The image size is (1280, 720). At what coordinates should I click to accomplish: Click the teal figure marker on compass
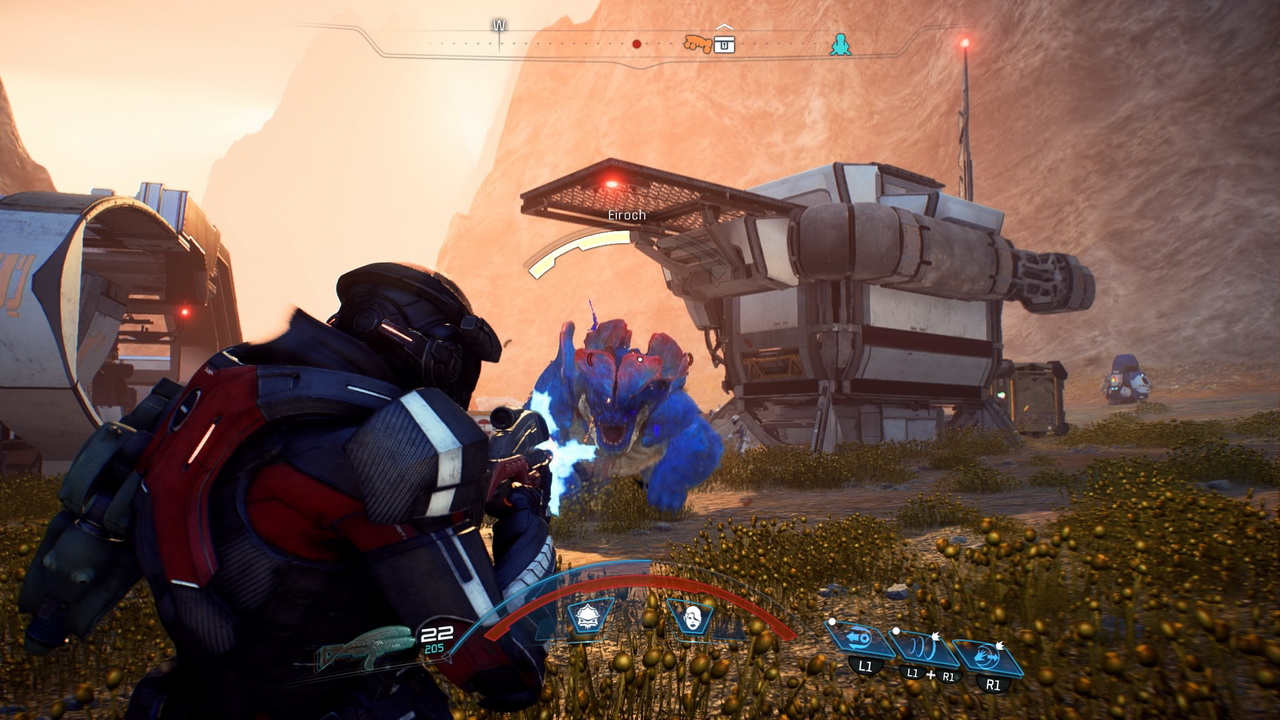coord(841,44)
